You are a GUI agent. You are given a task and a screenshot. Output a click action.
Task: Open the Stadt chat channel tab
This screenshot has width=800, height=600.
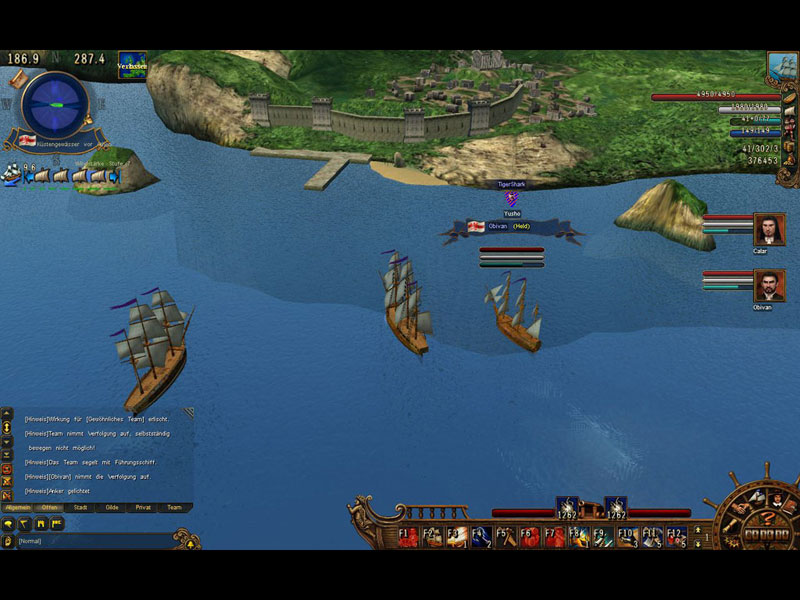pos(81,507)
